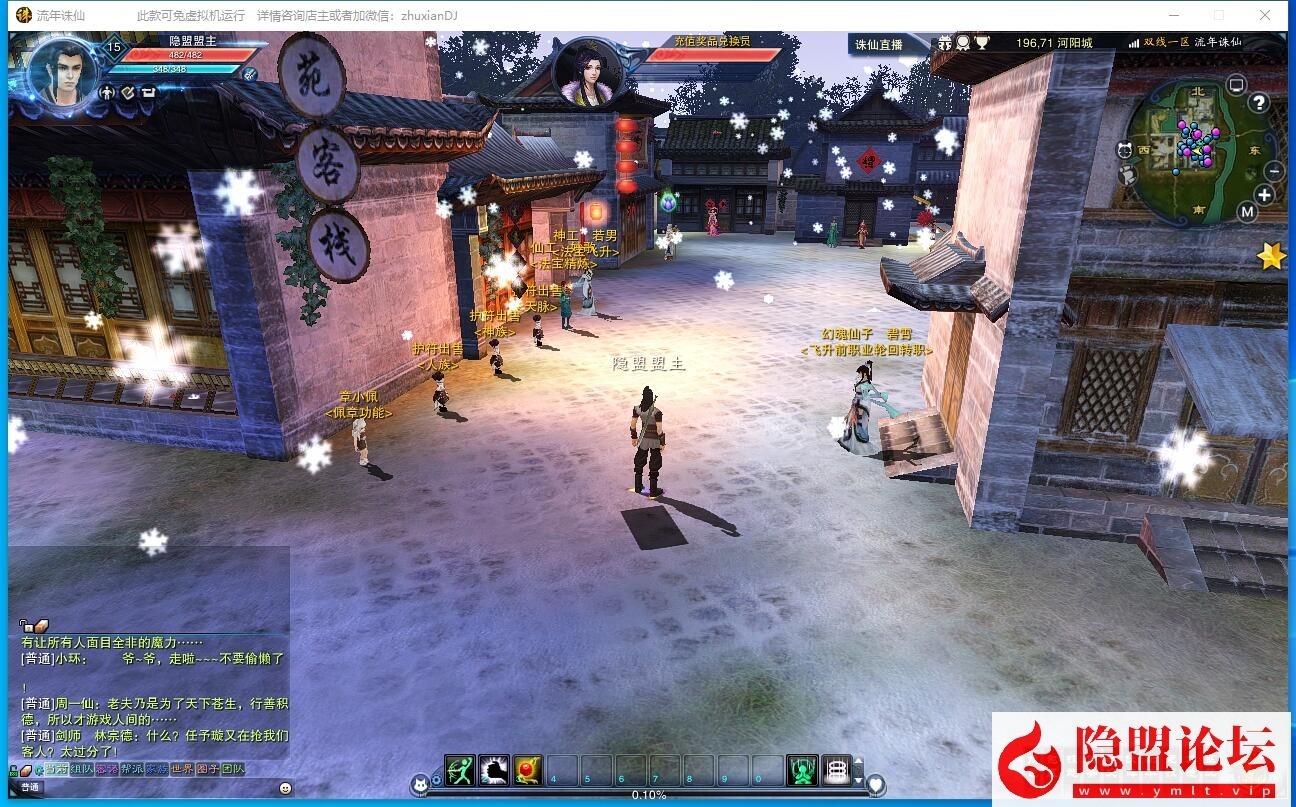Toggle the monitor display icon above the minimap
This screenshot has width=1296, height=807.
(x=1237, y=84)
